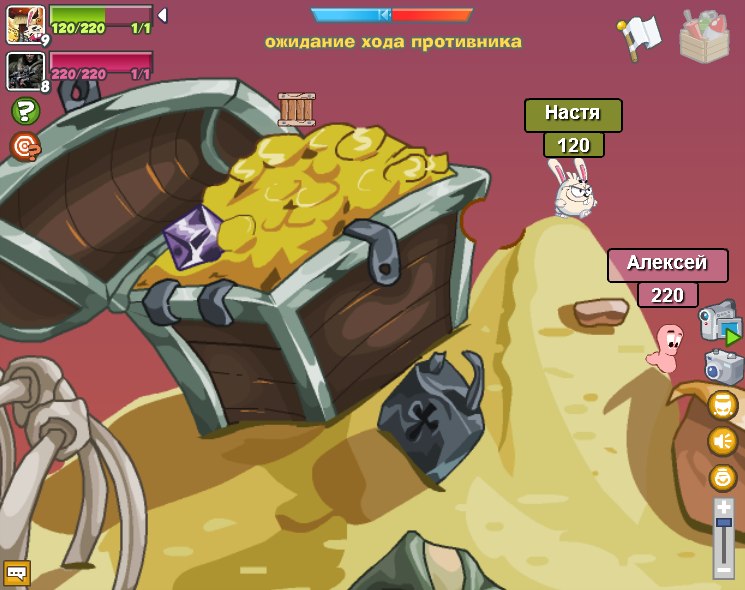
Task: Click the round orange hat-face button
Action: click(x=723, y=405)
